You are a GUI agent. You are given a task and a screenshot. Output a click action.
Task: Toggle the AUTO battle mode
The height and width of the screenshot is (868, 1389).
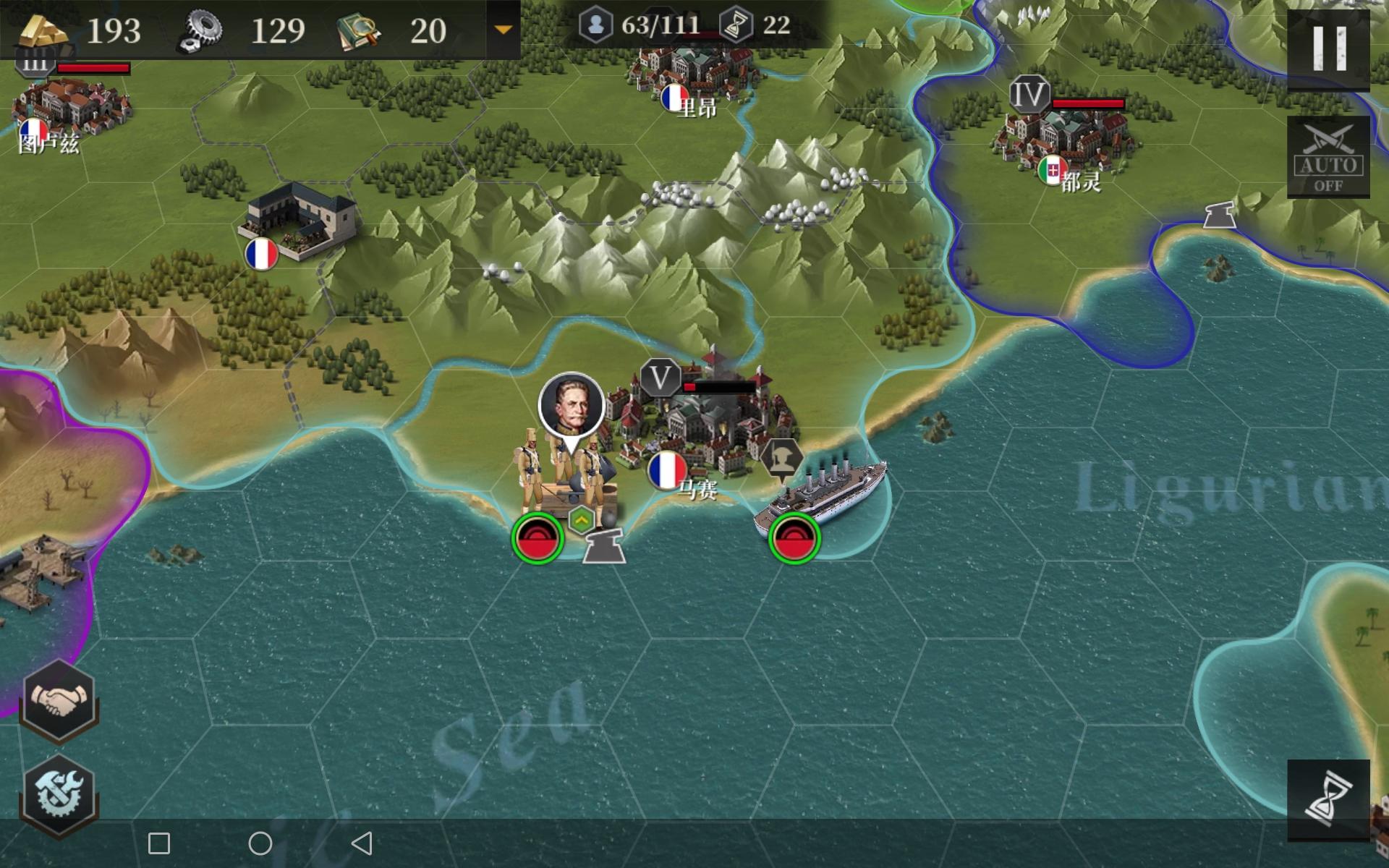tap(1328, 157)
